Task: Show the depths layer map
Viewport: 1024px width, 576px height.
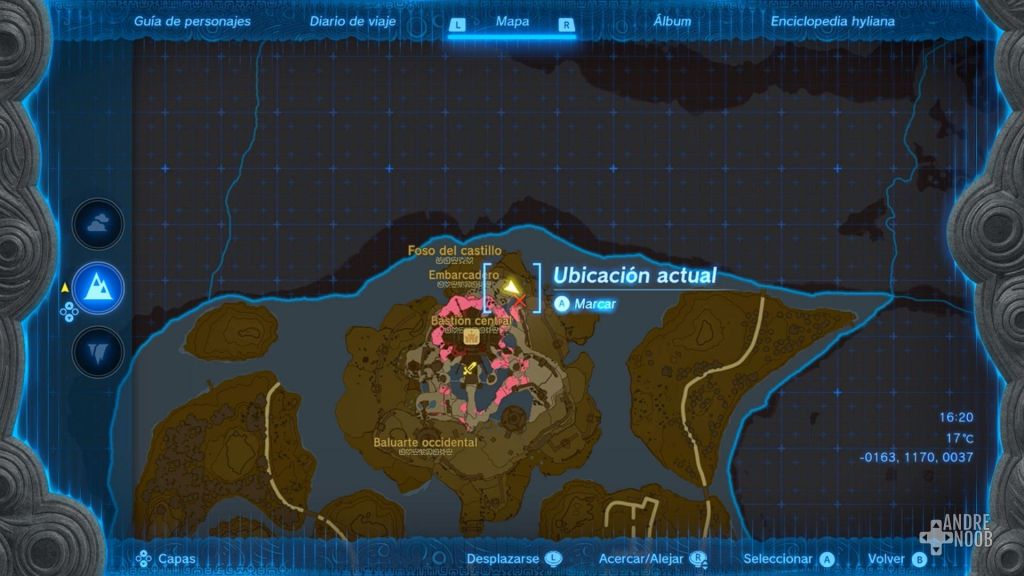Action: (x=98, y=351)
